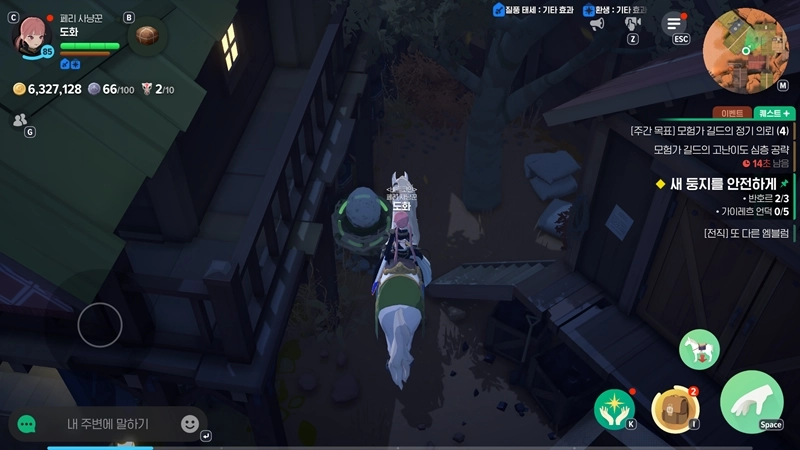Viewport: 800px width, 450px height.
Task: Switch to the 이벤트 tab
Action: [x=727, y=113]
